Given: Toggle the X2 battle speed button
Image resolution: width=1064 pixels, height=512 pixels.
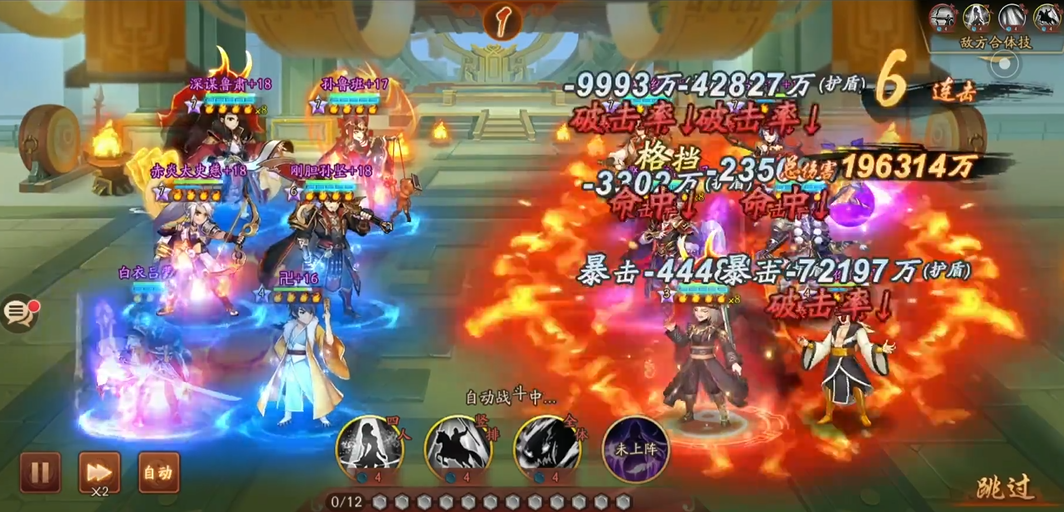Looking at the screenshot, I should tap(99, 472).
